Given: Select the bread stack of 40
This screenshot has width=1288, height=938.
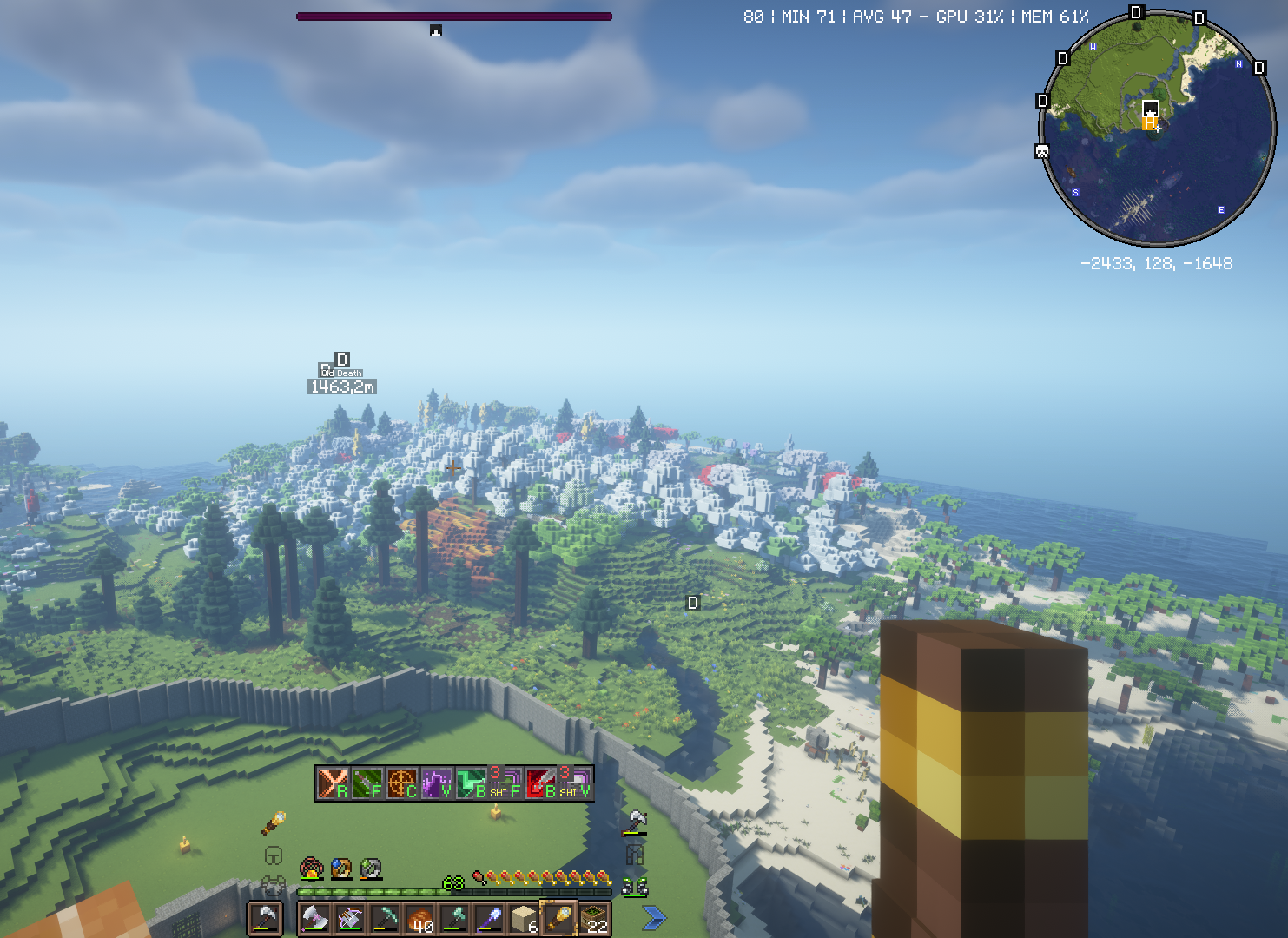Looking at the screenshot, I should click(x=420, y=919).
